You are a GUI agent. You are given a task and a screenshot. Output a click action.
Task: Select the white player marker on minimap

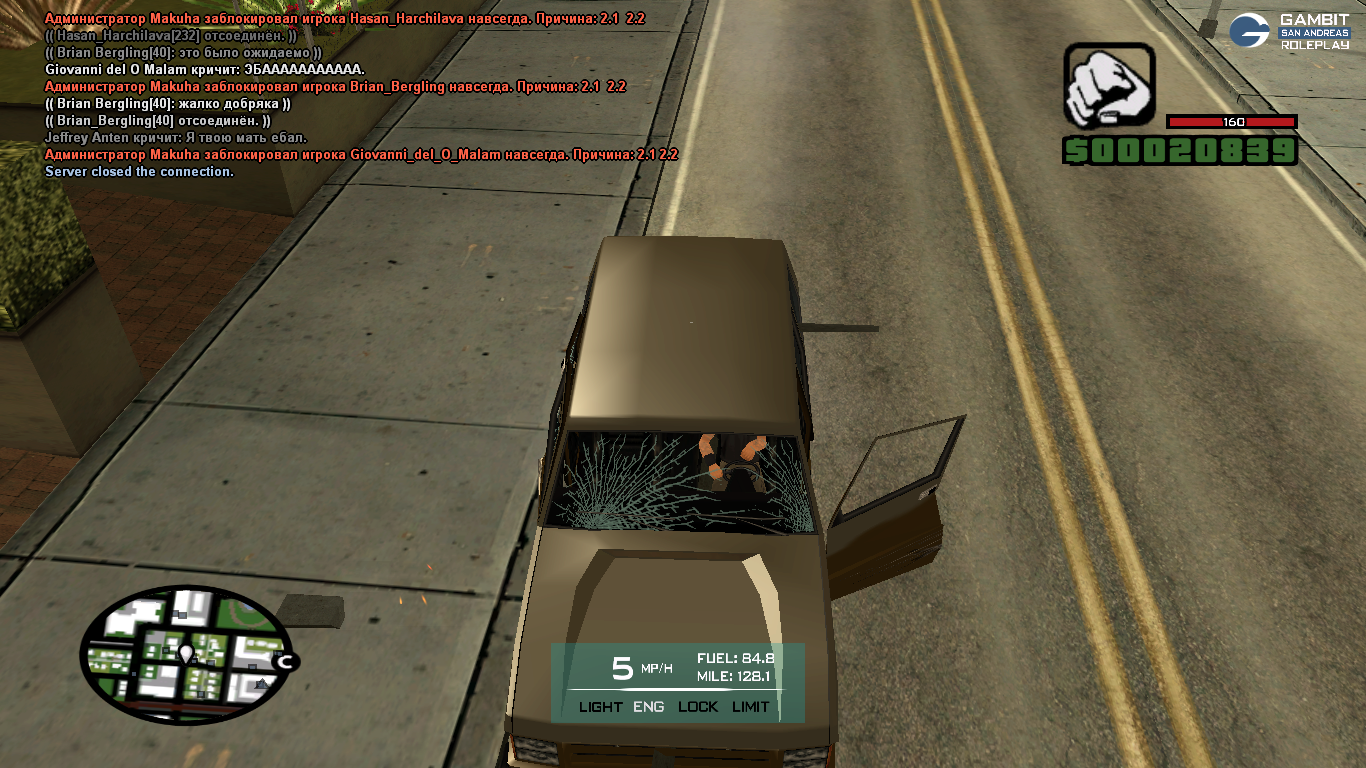tap(185, 654)
